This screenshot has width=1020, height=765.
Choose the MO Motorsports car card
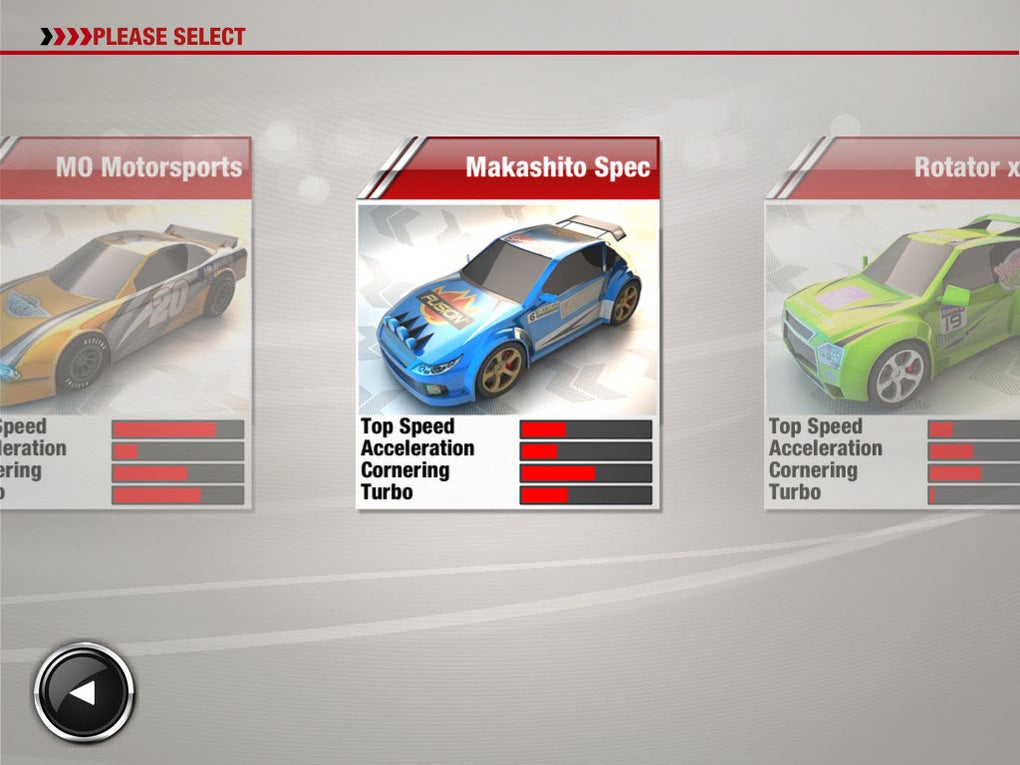125,323
